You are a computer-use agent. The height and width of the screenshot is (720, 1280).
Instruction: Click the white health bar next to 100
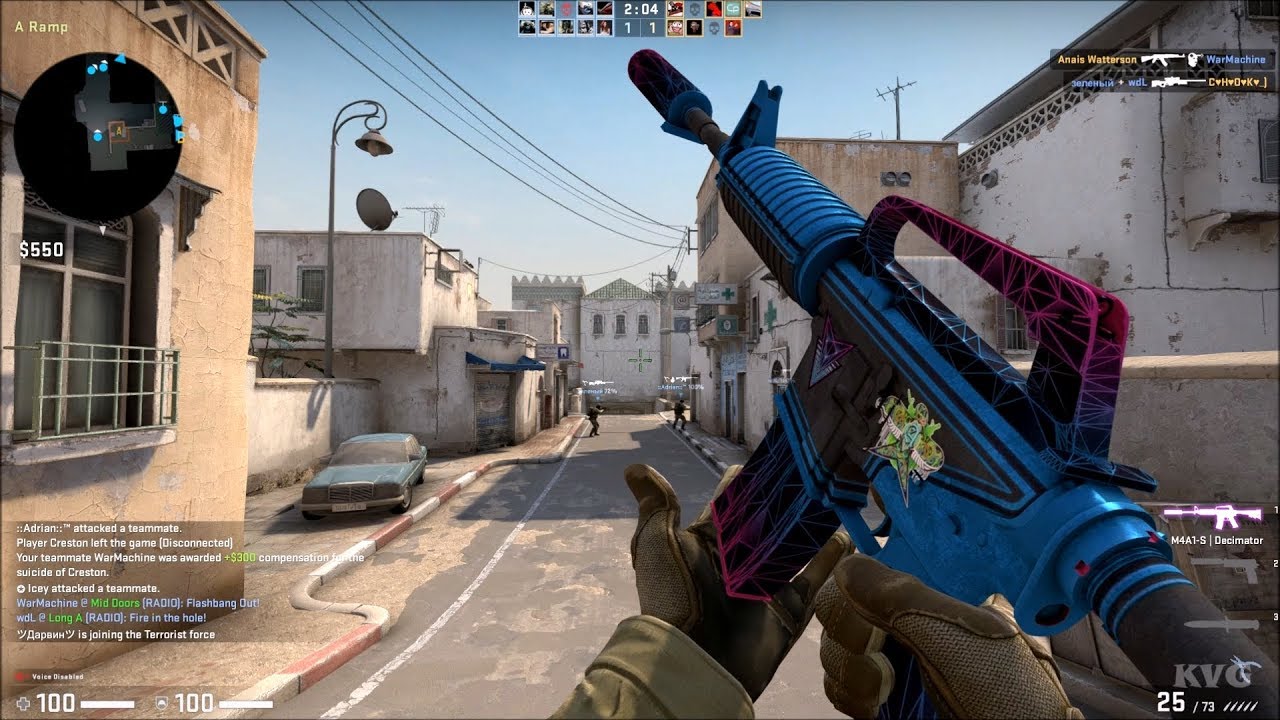coord(107,704)
